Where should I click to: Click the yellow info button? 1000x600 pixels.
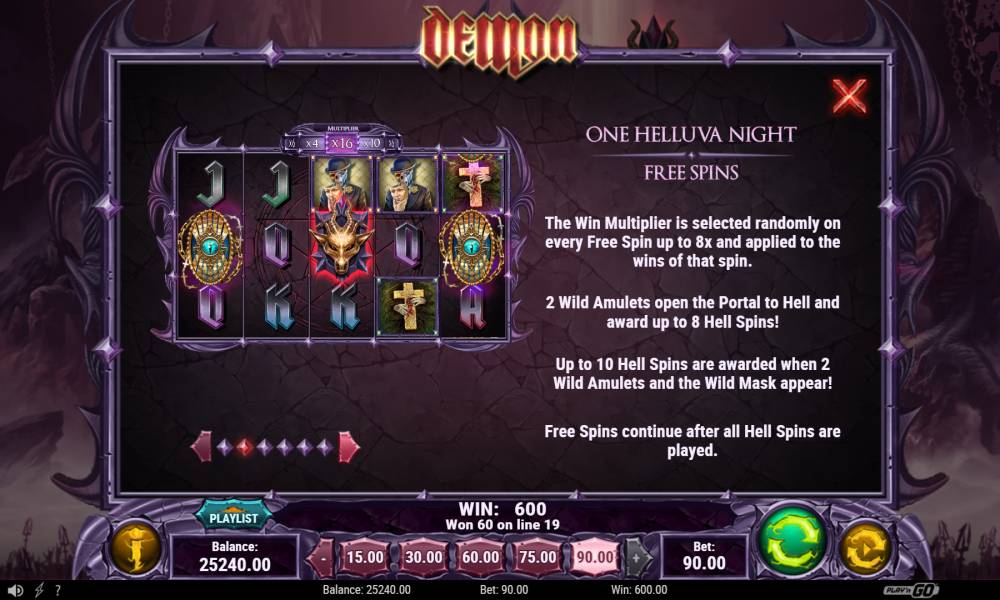pyautogui.click(x=135, y=548)
